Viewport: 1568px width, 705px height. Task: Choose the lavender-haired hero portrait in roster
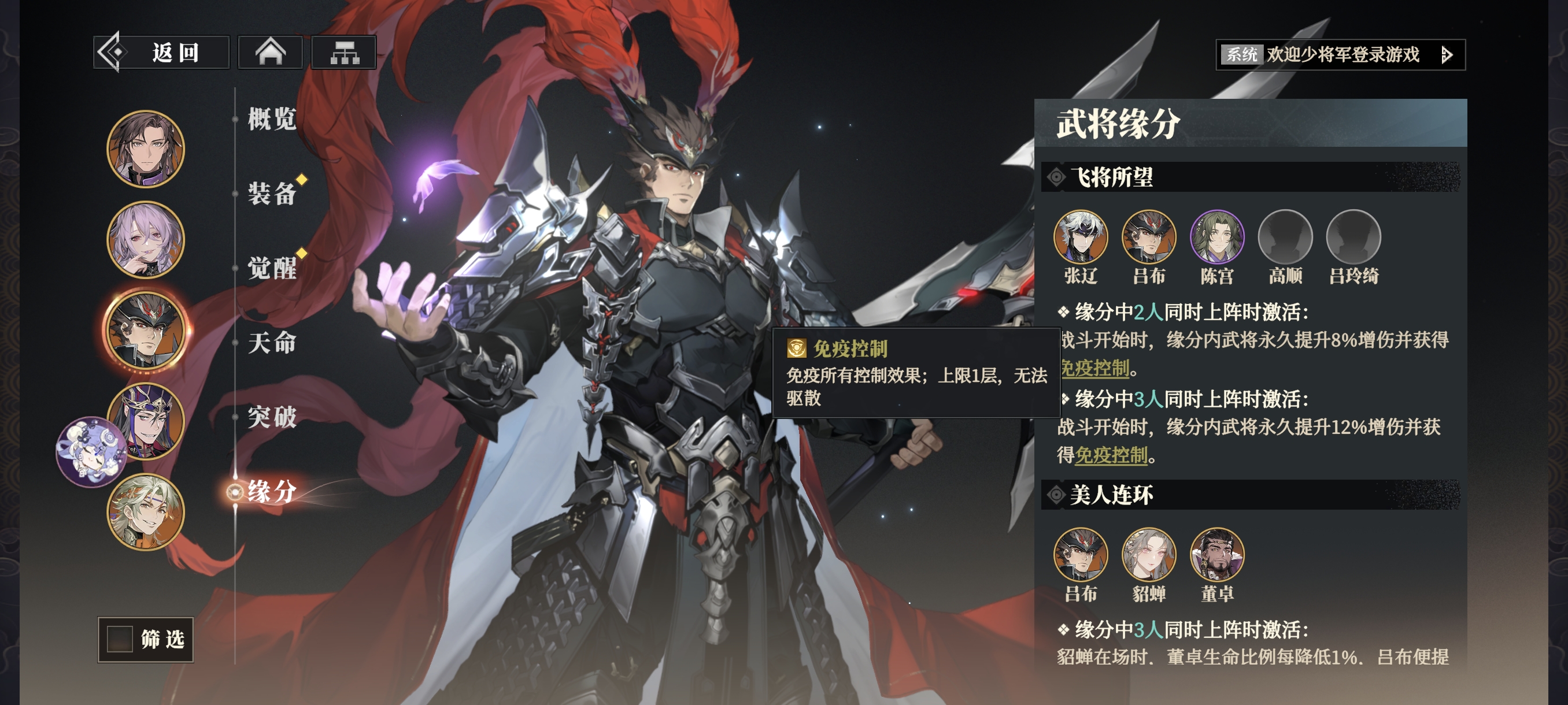(146, 240)
